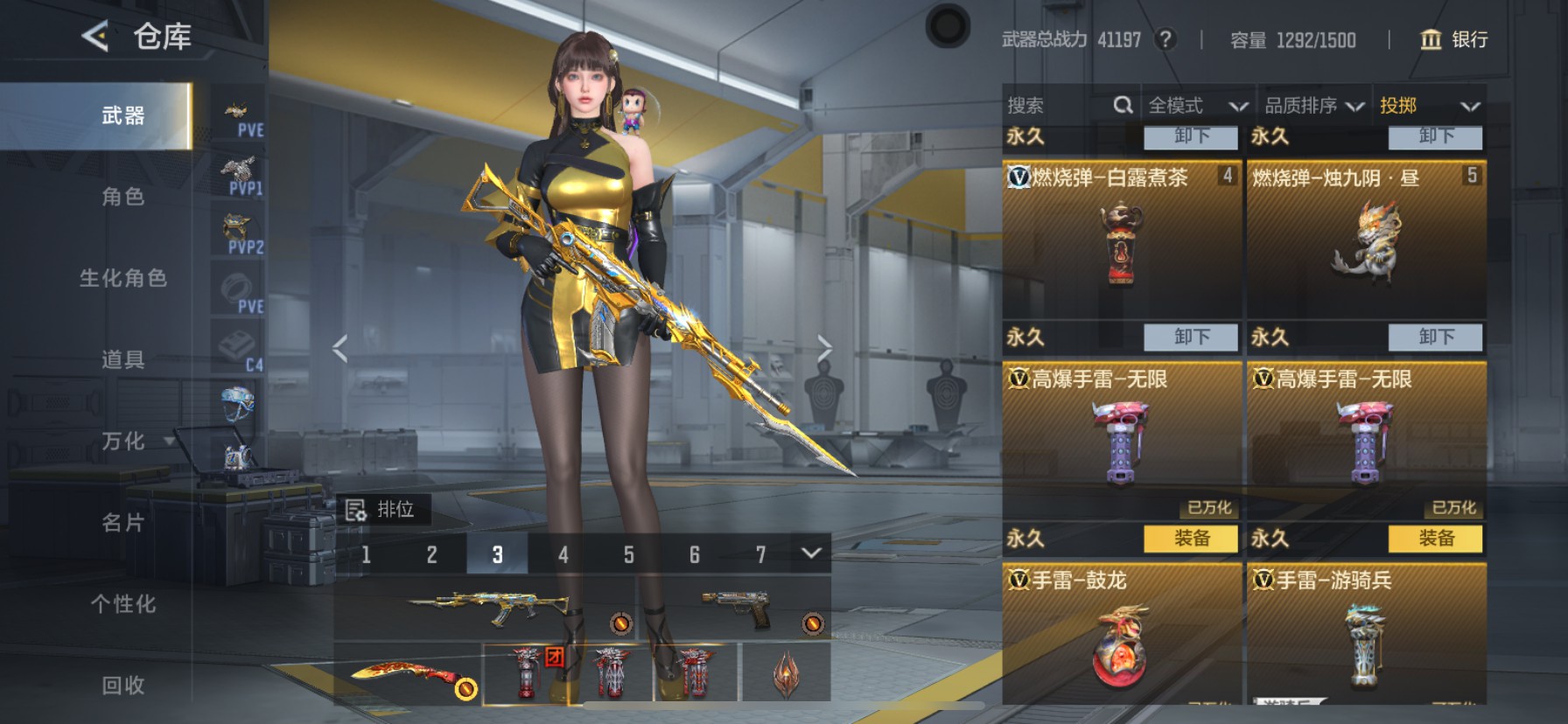Screen dimensions: 1568x724
Task: Click the 武器总战力 question mark help
Action: coord(1165,39)
